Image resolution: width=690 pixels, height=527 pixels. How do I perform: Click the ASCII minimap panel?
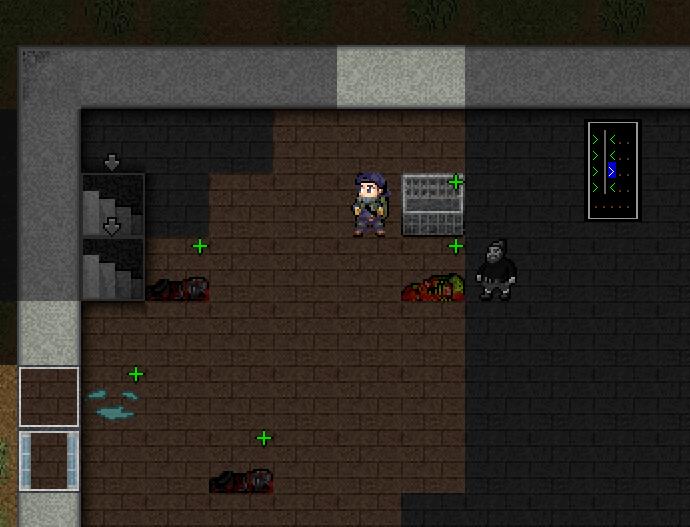click(x=612, y=170)
